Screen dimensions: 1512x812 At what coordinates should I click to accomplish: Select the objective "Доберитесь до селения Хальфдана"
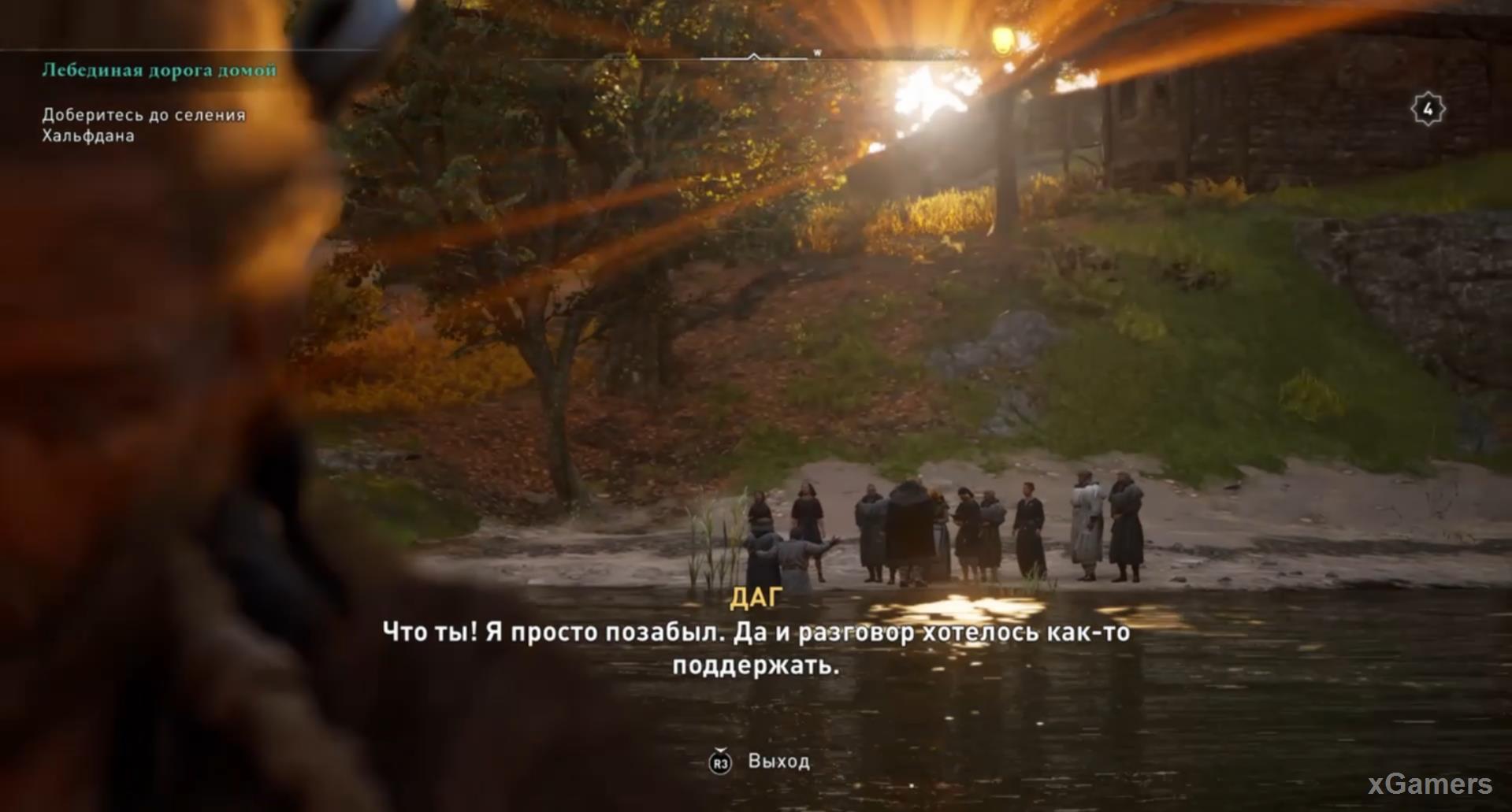click(x=143, y=125)
